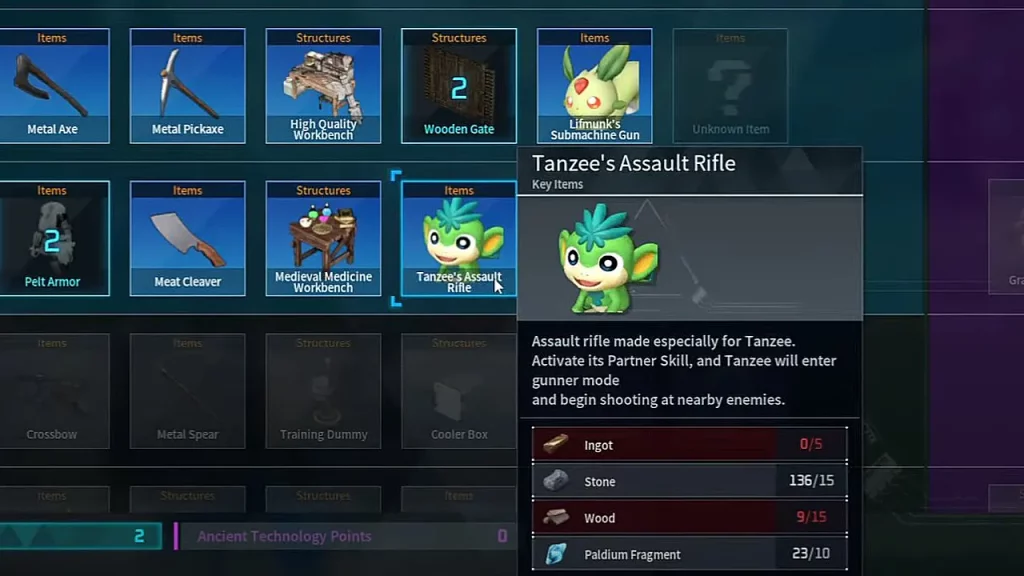Choose the Meat Cleaver tile
The width and height of the screenshot is (1024, 576).
[x=188, y=239]
